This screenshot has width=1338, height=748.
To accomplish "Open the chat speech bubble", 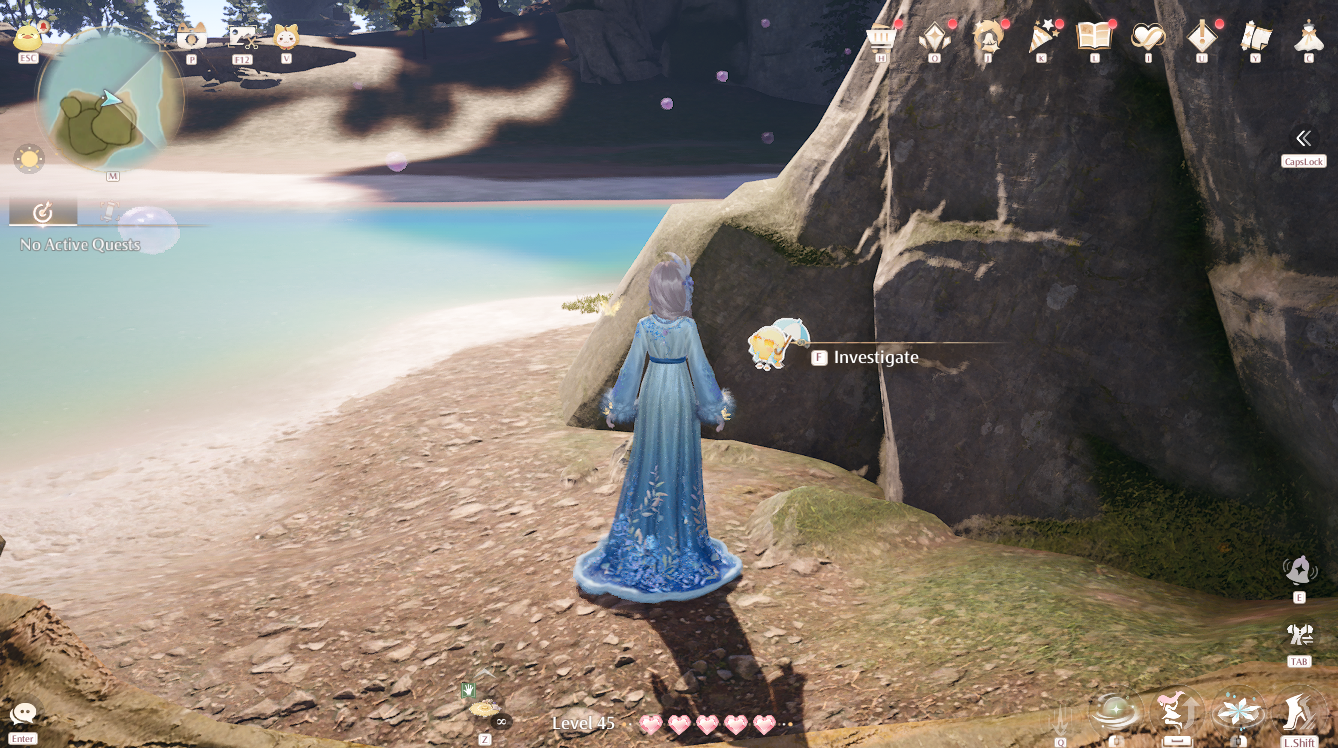I will click(22, 713).
